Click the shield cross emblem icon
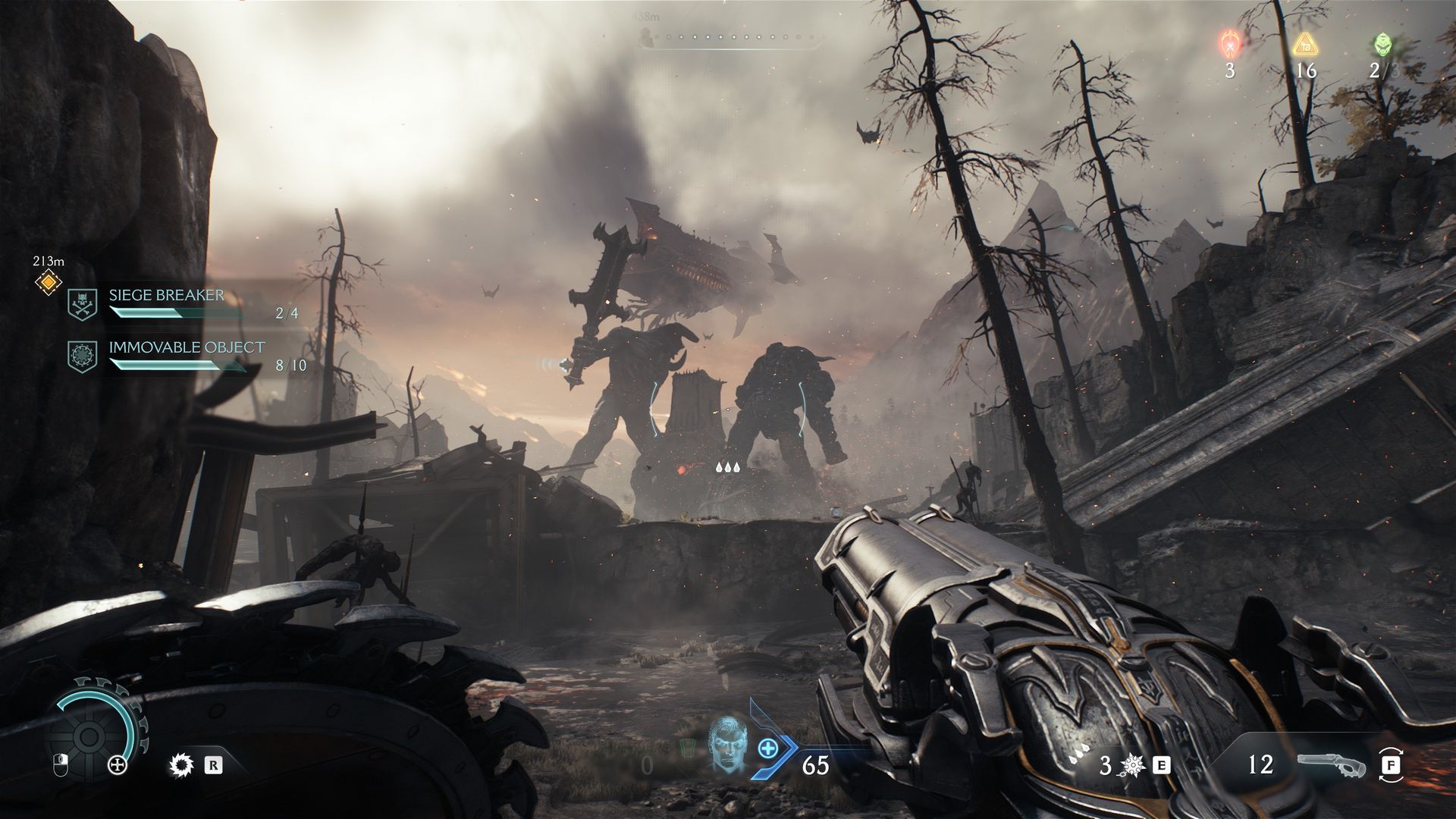The width and height of the screenshot is (1456, 819). tap(118, 765)
